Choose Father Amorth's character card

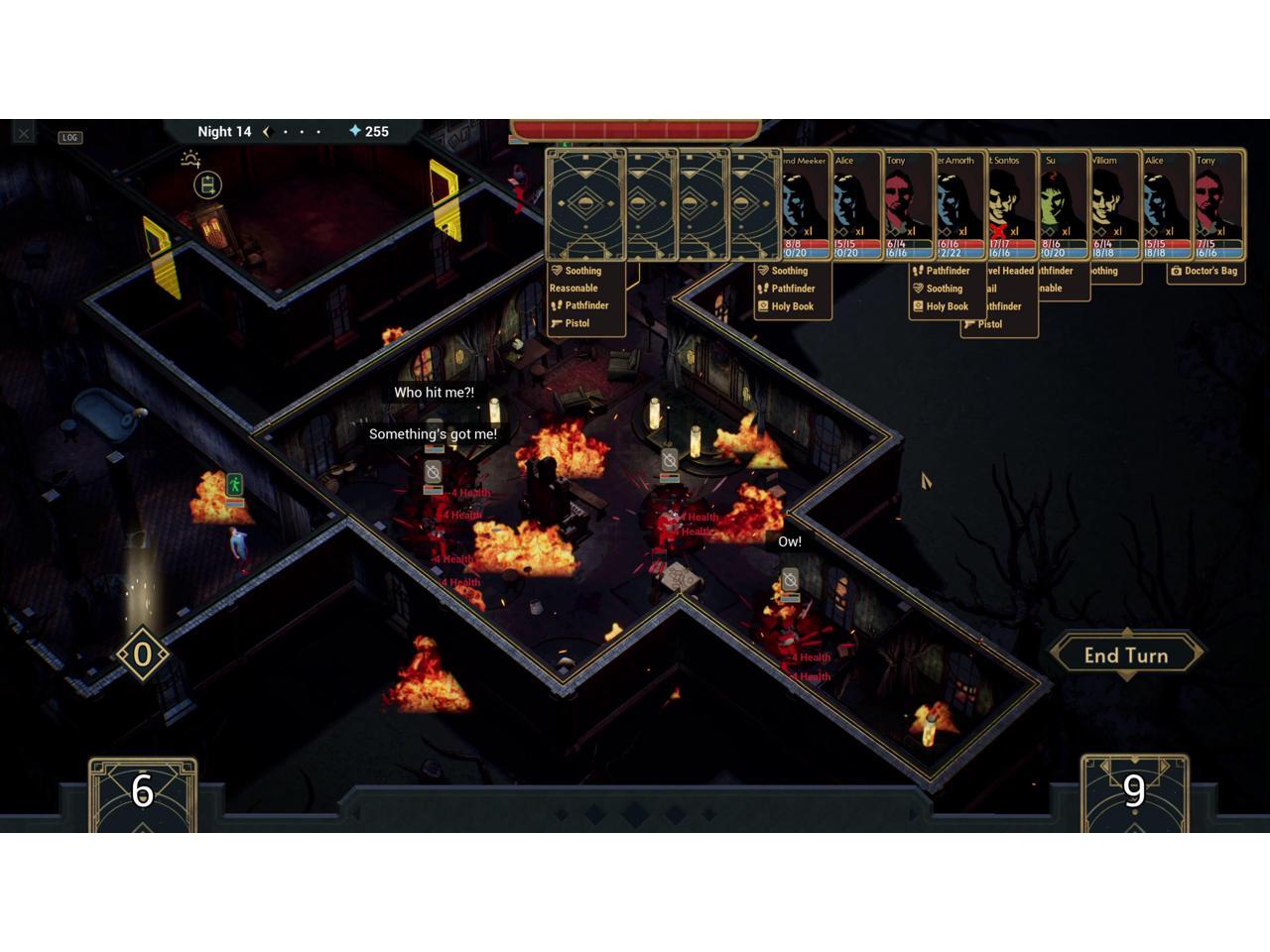958,205
